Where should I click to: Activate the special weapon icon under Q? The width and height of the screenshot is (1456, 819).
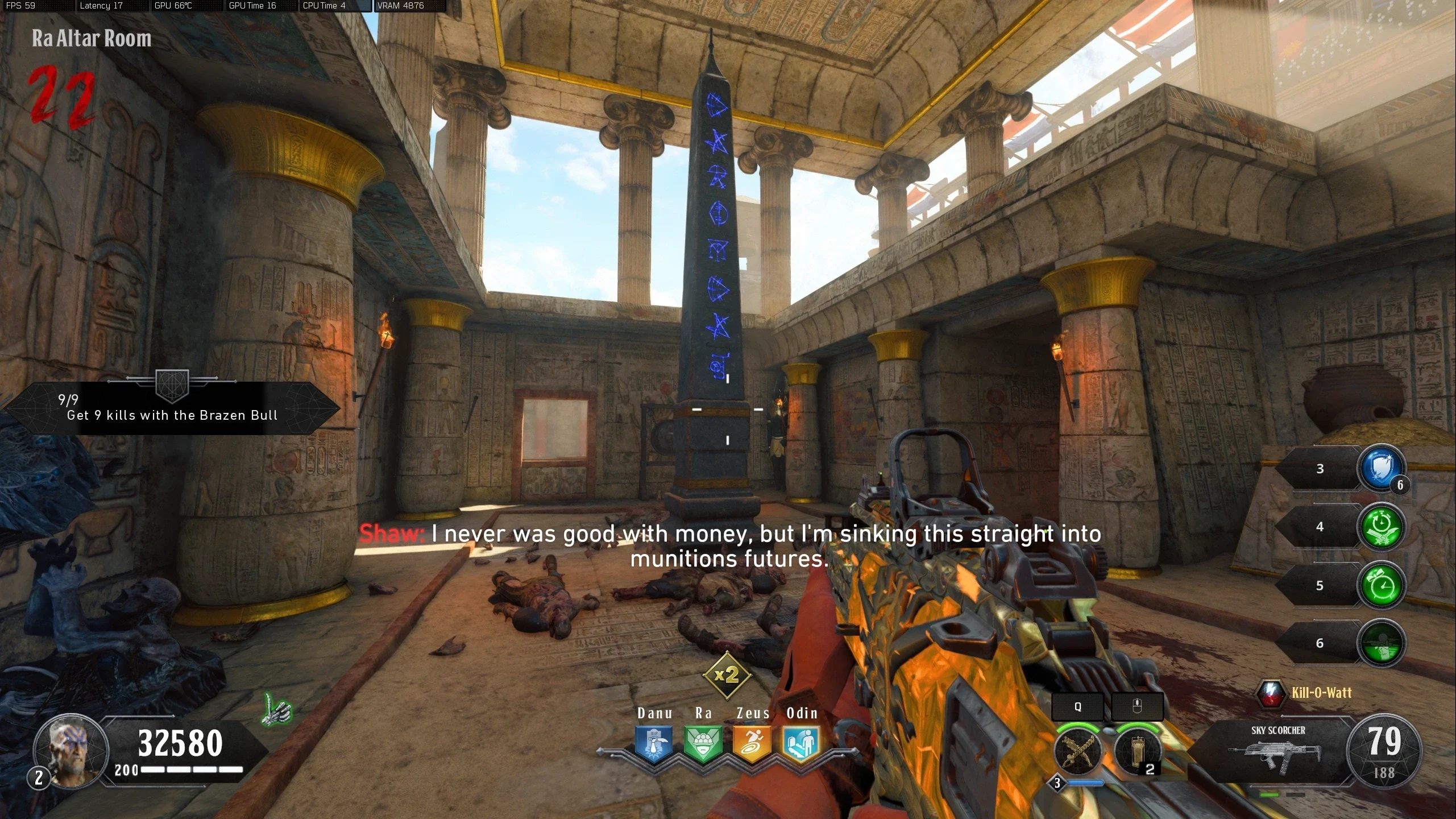(x=1078, y=750)
